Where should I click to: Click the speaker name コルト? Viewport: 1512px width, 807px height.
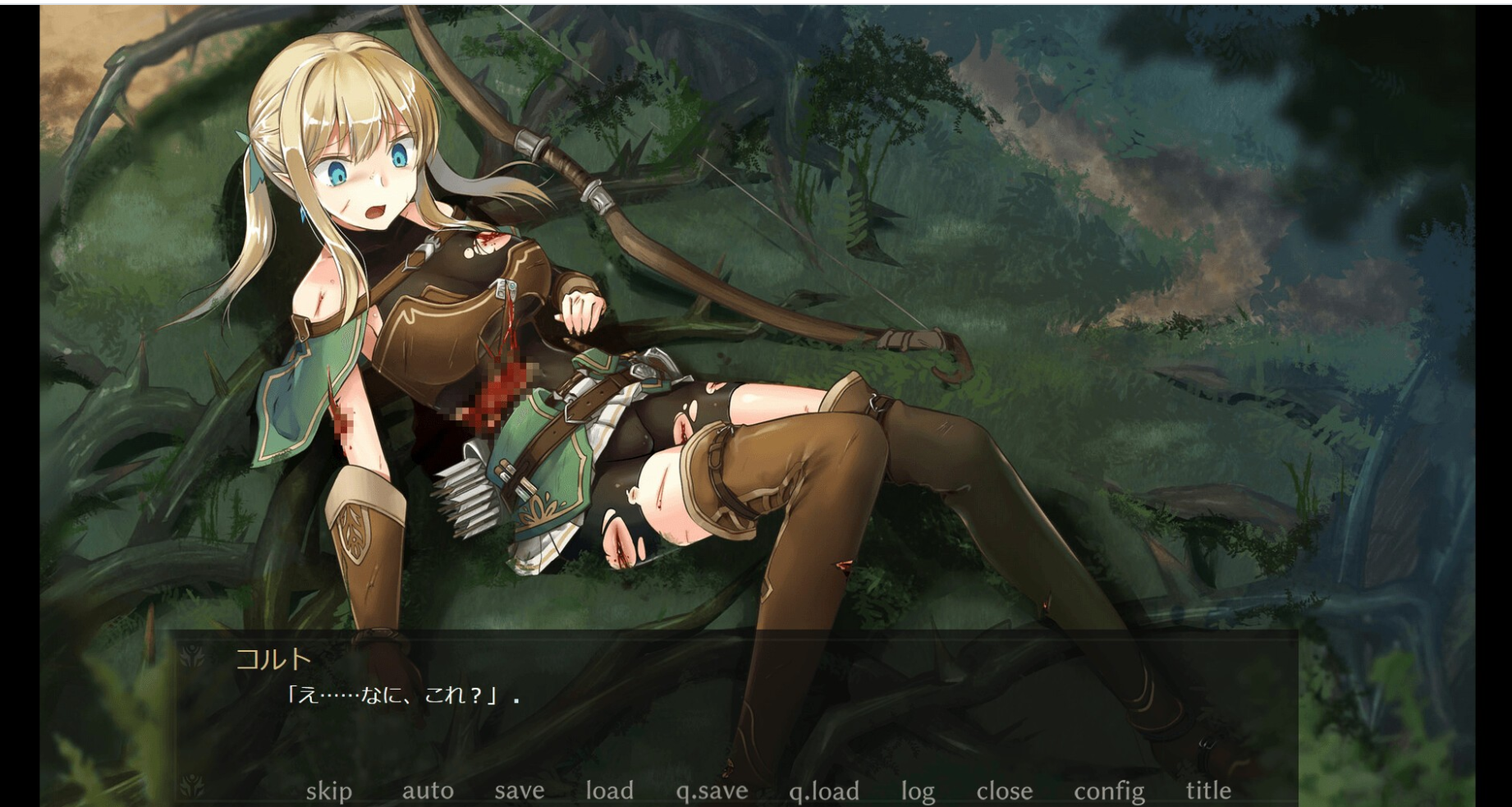click(273, 658)
